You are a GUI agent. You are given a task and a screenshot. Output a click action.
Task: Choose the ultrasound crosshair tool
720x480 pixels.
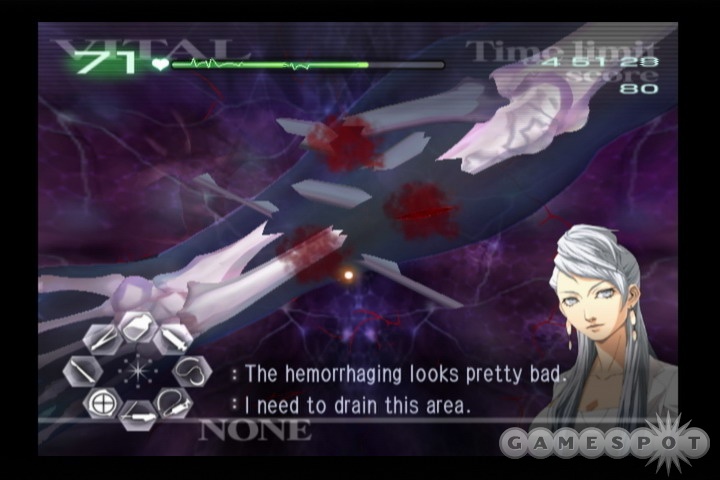click(x=100, y=405)
